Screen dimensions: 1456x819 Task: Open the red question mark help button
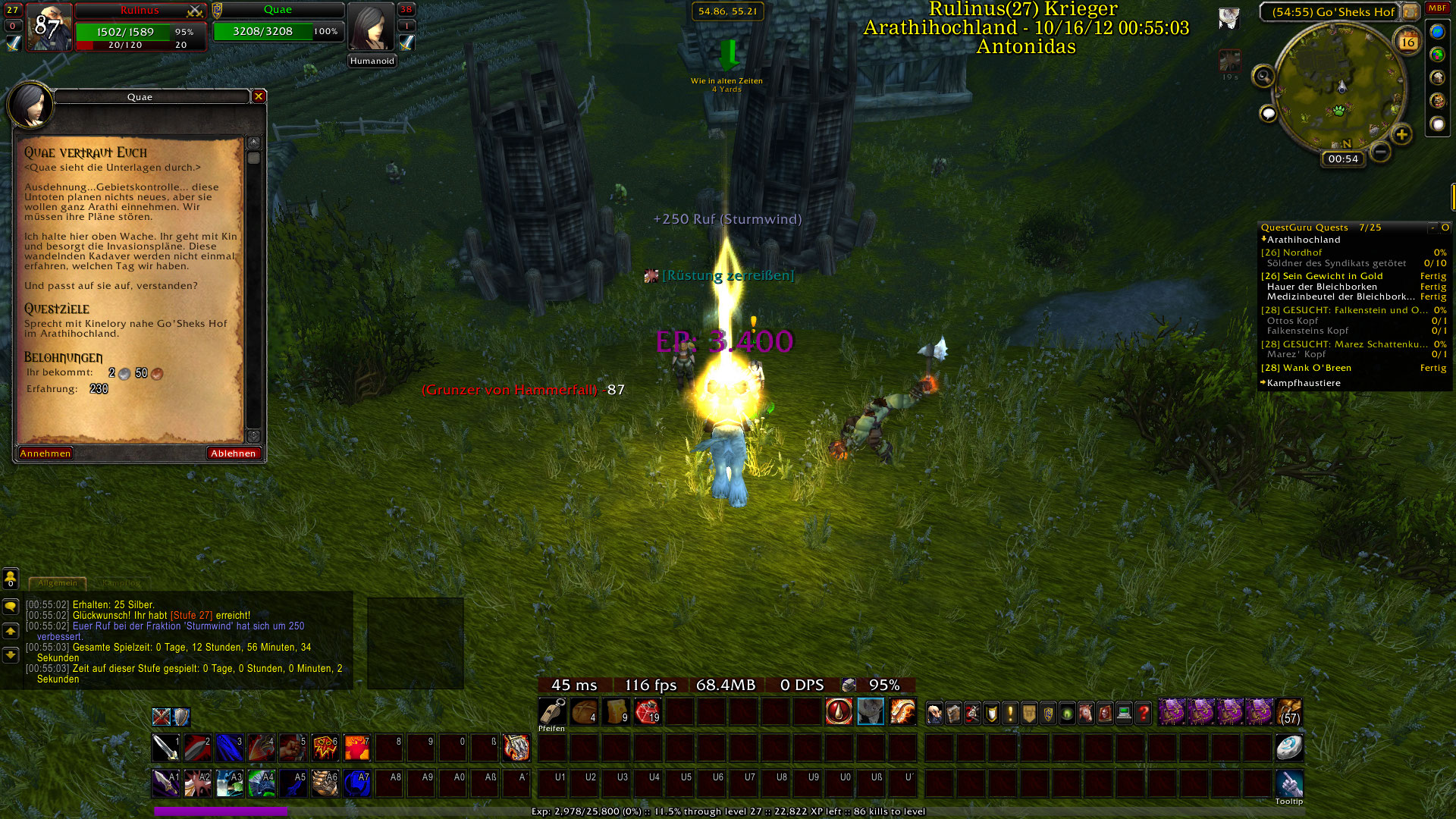[x=1143, y=713]
